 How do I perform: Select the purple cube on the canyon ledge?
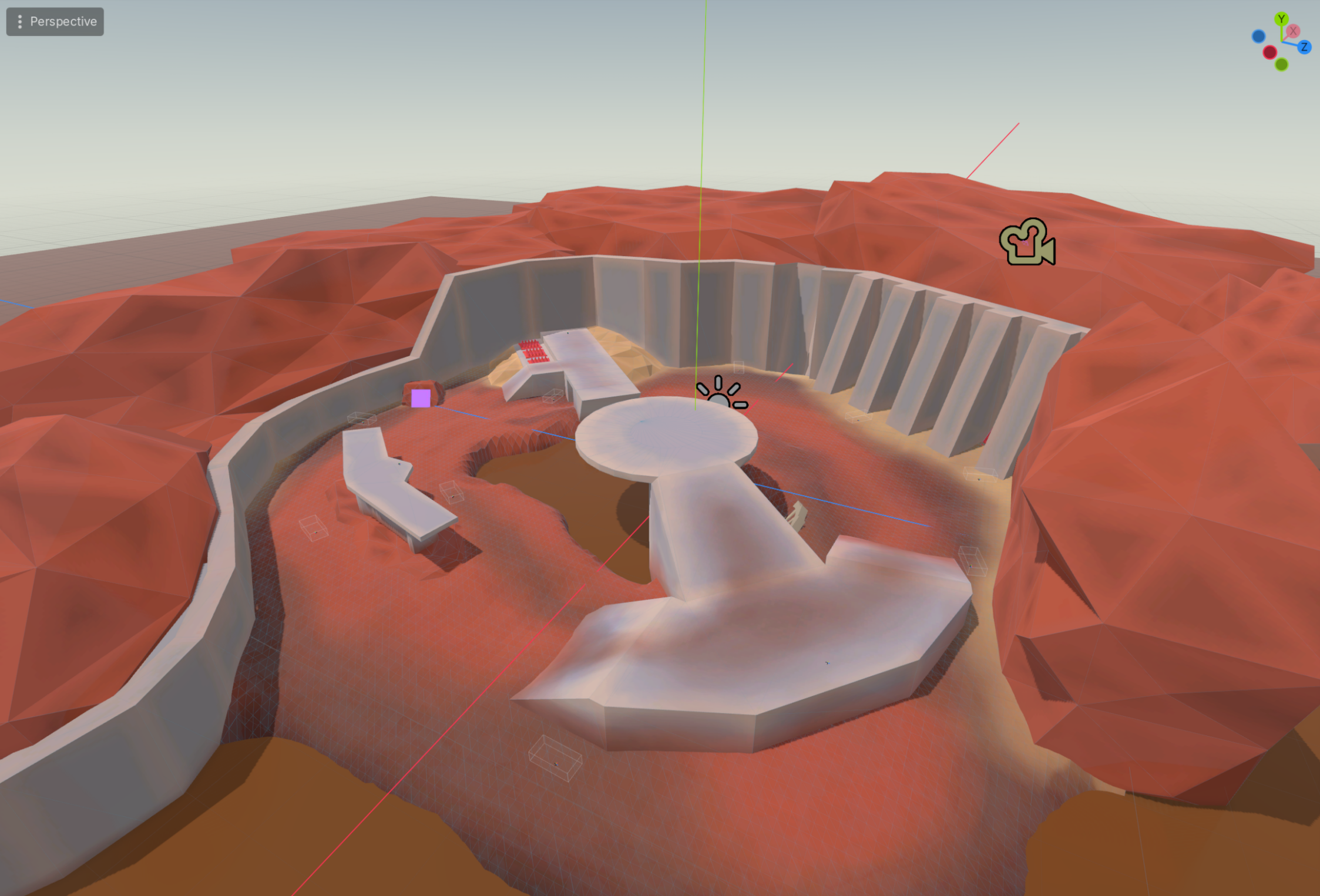(x=421, y=399)
